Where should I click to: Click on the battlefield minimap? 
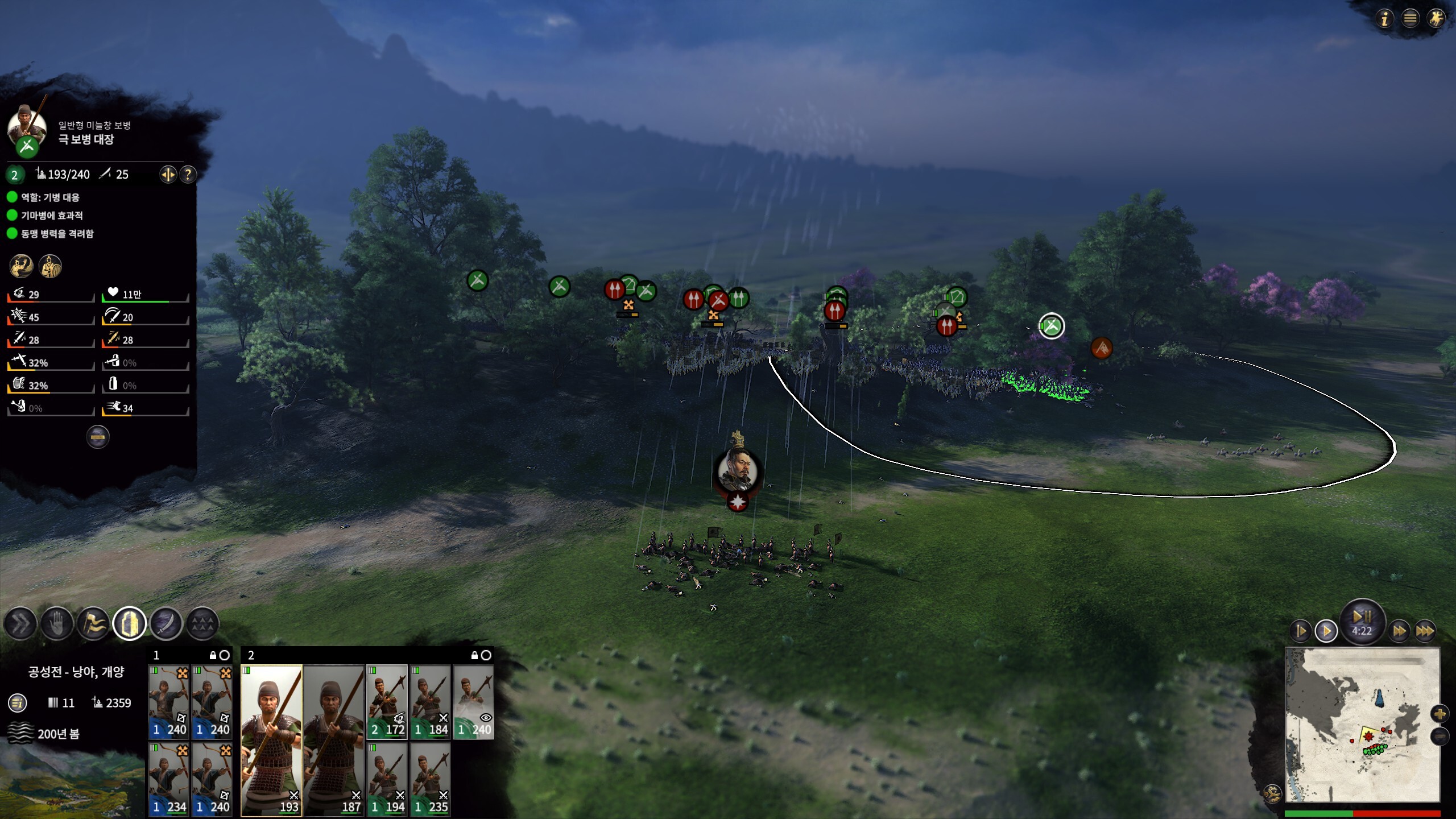pyautogui.click(x=1362, y=725)
